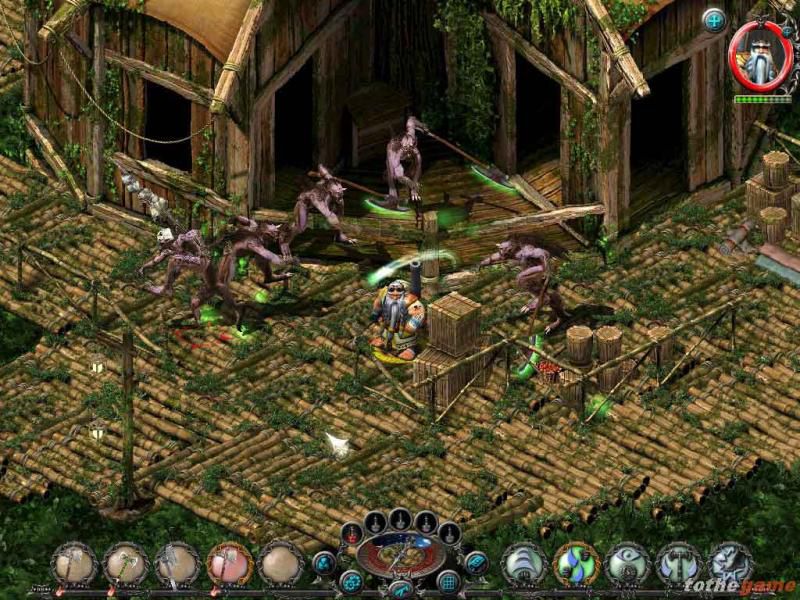The image size is (800, 600).
Task: Select the empty weapon slot
Action: (281, 563)
